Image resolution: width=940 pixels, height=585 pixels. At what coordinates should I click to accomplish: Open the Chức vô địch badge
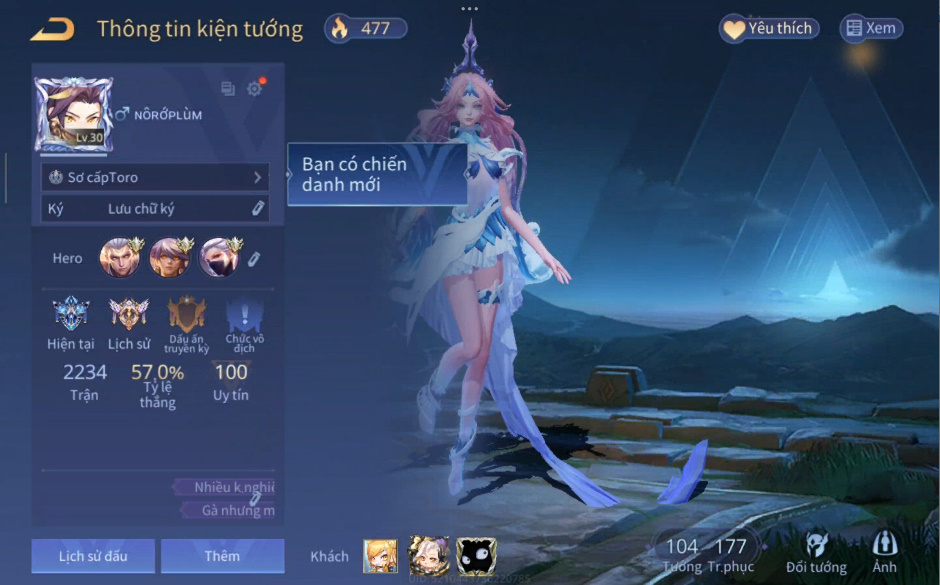pyautogui.click(x=244, y=318)
